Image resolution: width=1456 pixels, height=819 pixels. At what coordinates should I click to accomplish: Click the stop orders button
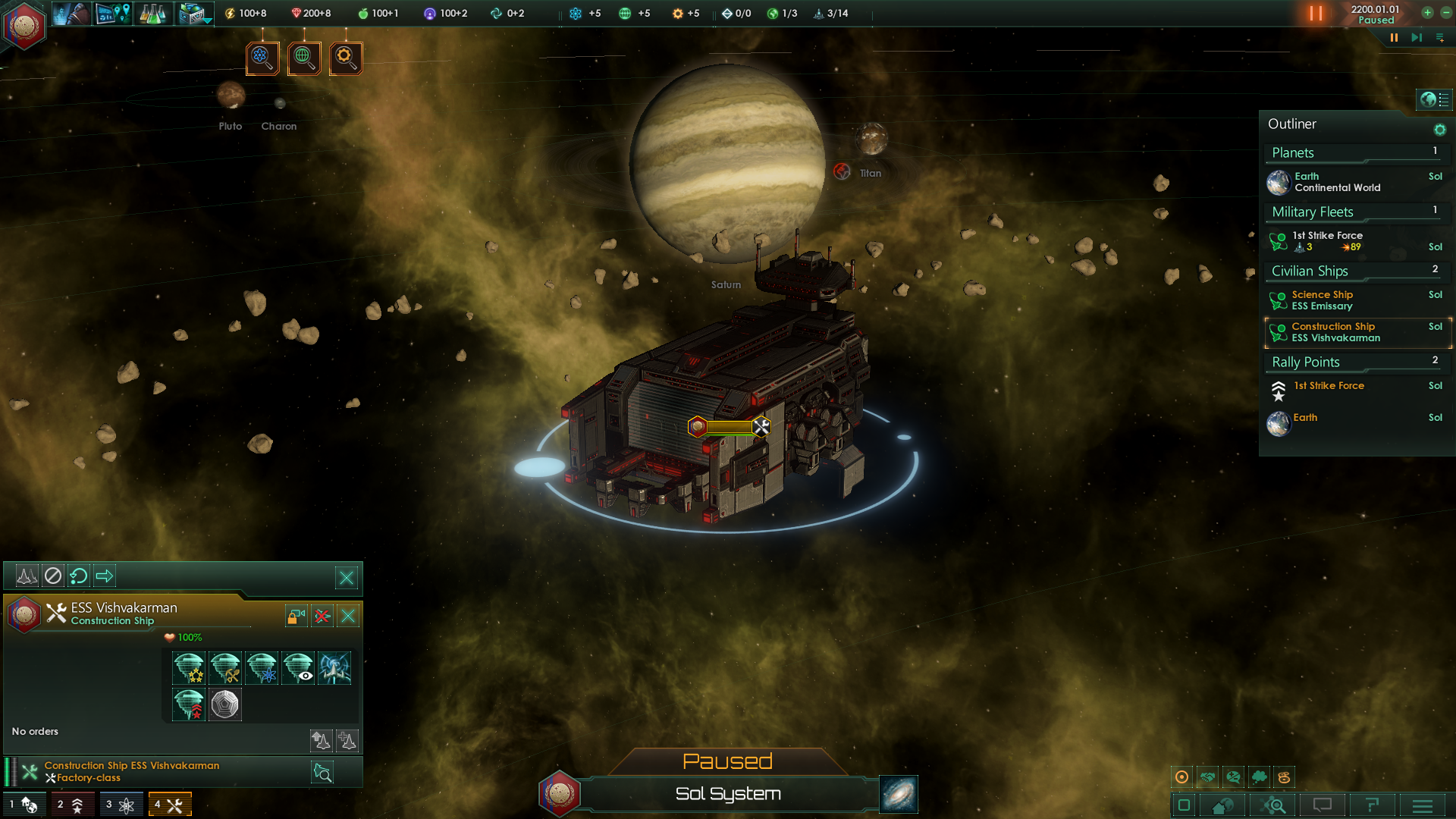(x=52, y=576)
